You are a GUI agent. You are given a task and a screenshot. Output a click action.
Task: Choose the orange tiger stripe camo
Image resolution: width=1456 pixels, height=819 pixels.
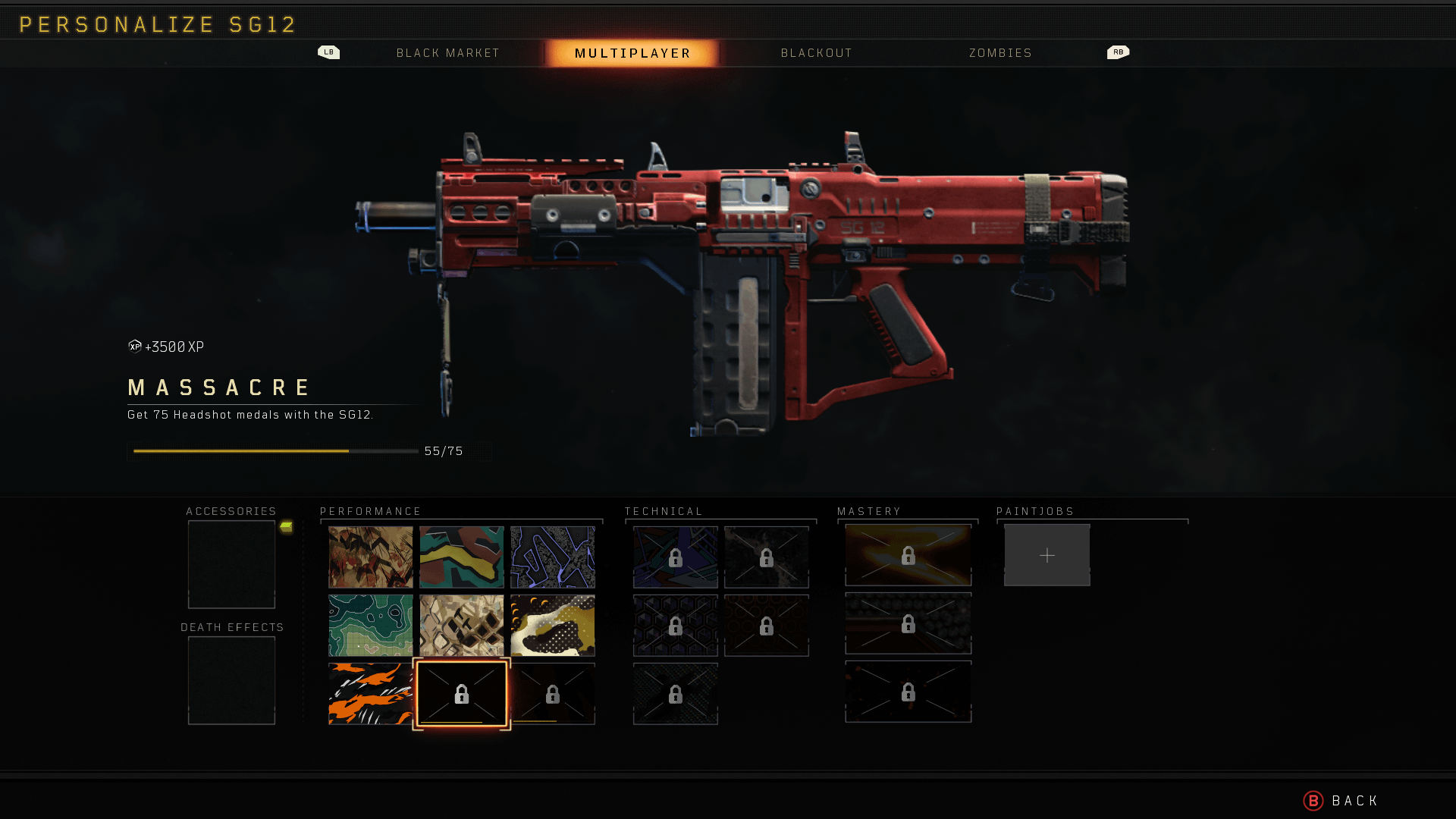point(370,694)
